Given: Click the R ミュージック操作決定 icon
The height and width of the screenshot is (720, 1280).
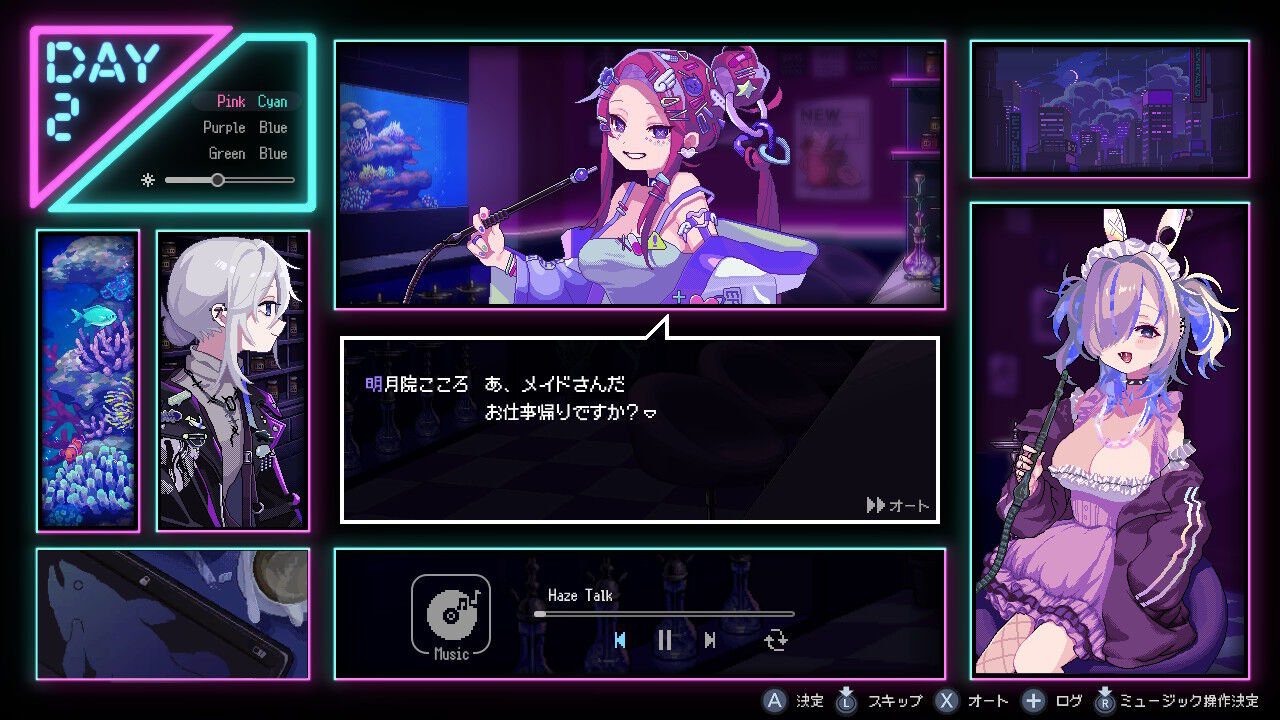Looking at the screenshot, I should 1106,701.
